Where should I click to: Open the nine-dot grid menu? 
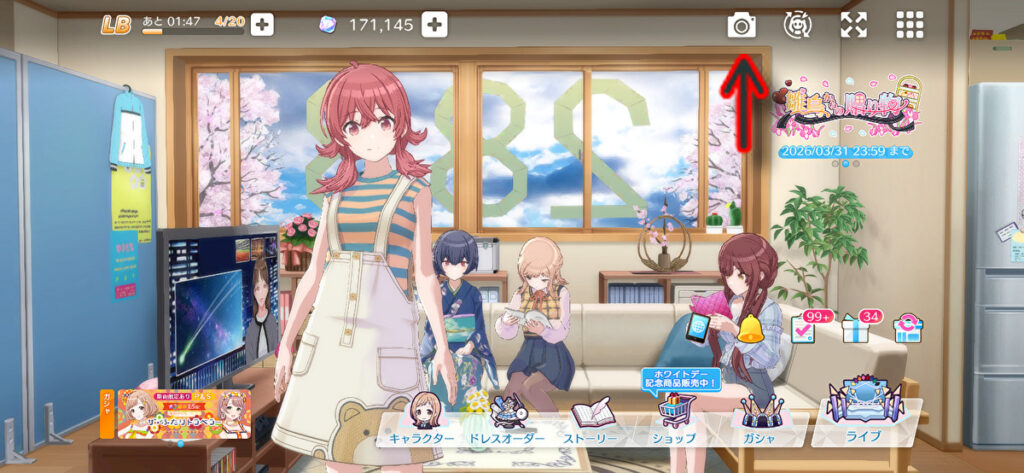[909, 25]
